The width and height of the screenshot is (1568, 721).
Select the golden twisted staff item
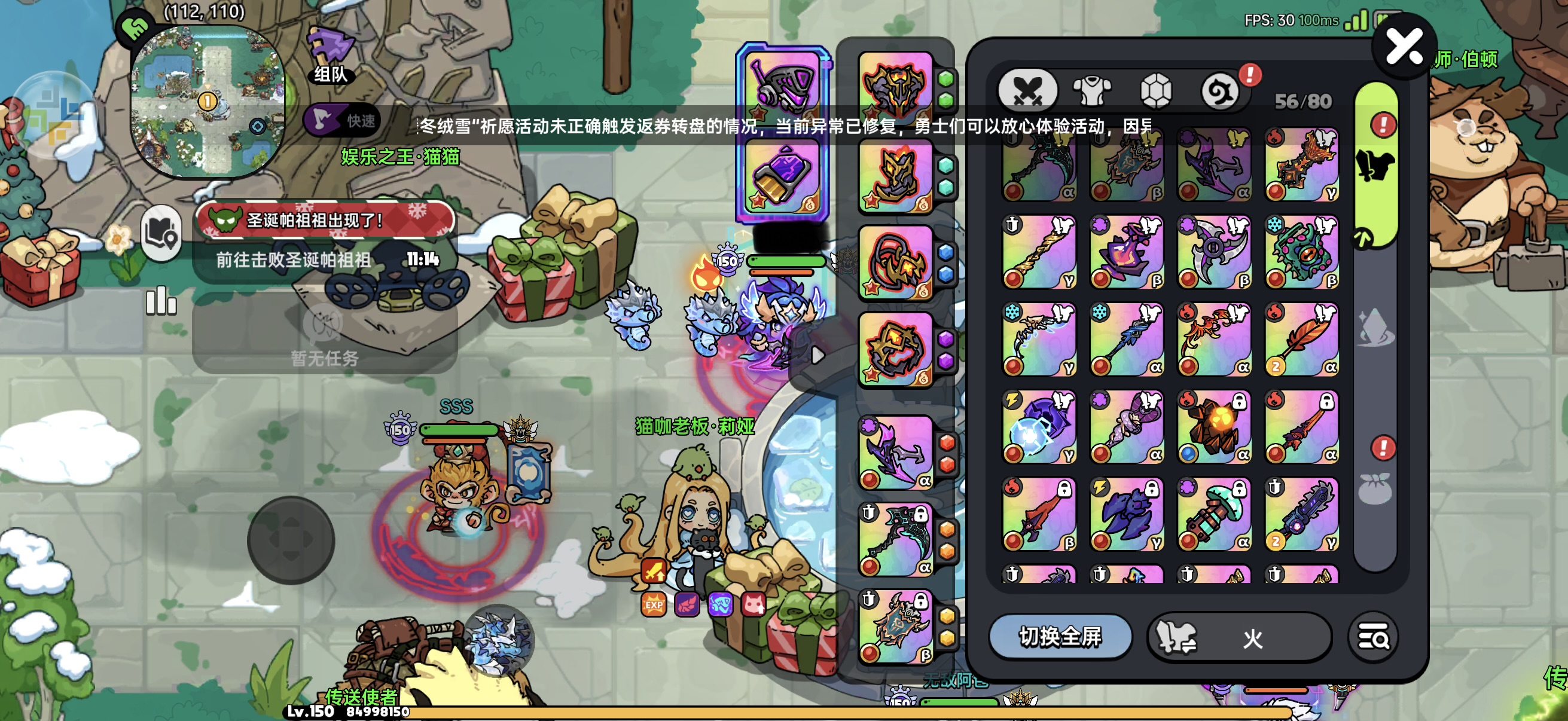coord(1038,252)
